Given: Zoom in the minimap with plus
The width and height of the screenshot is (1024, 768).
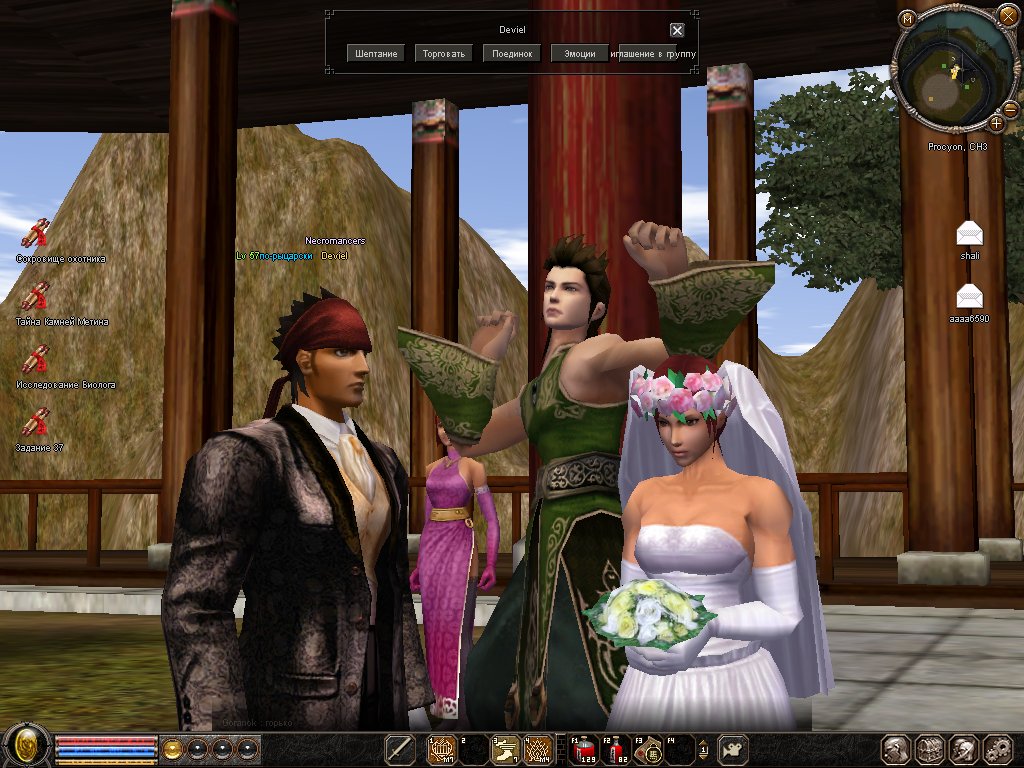Looking at the screenshot, I should pyautogui.click(x=996, y=123).
